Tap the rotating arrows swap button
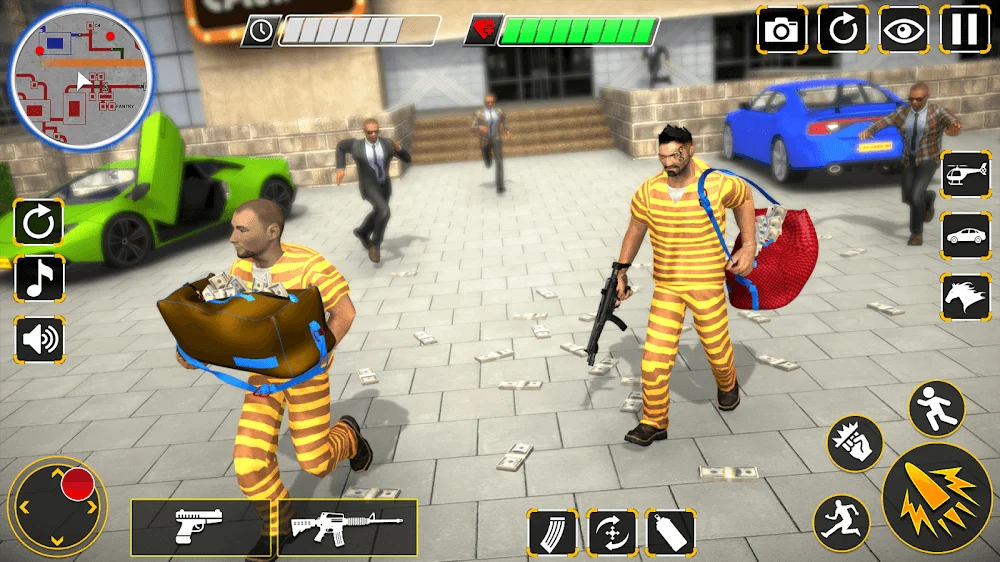The width and height of the screenshot is (1000, 562). click(612, 532)
